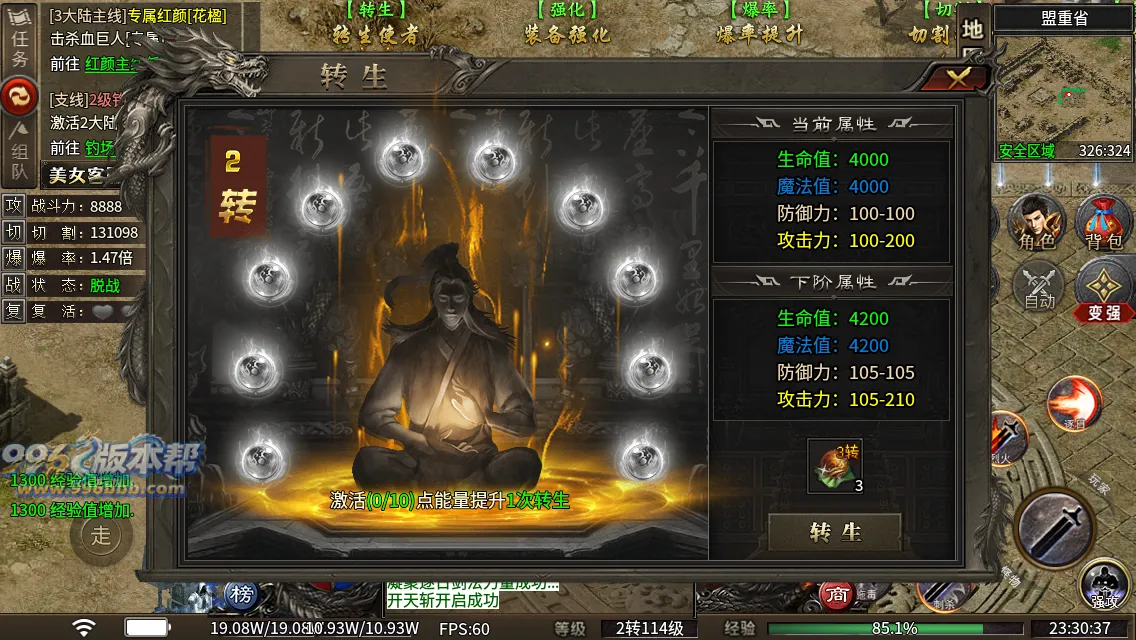
Task: Toggle 自动 auto-combat
Action: pos(1039,285)
